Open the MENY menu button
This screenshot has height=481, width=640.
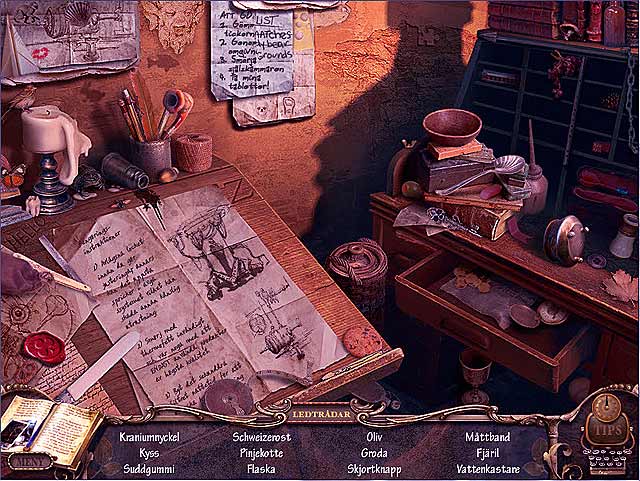pyautogui.click(x=27, y=461)
